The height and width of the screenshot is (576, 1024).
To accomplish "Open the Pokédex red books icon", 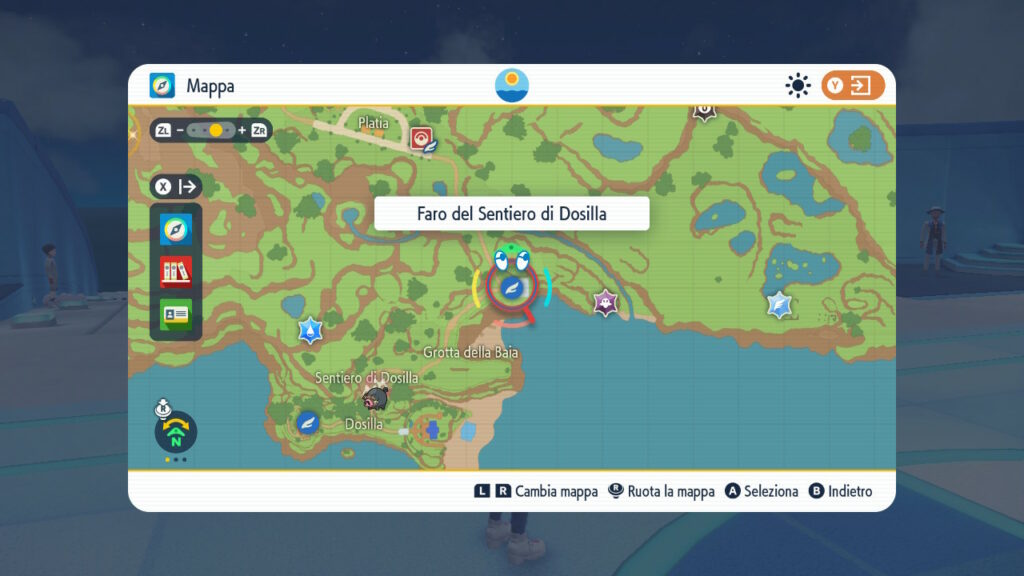I will pyautogui.click(x=176, y=272).
